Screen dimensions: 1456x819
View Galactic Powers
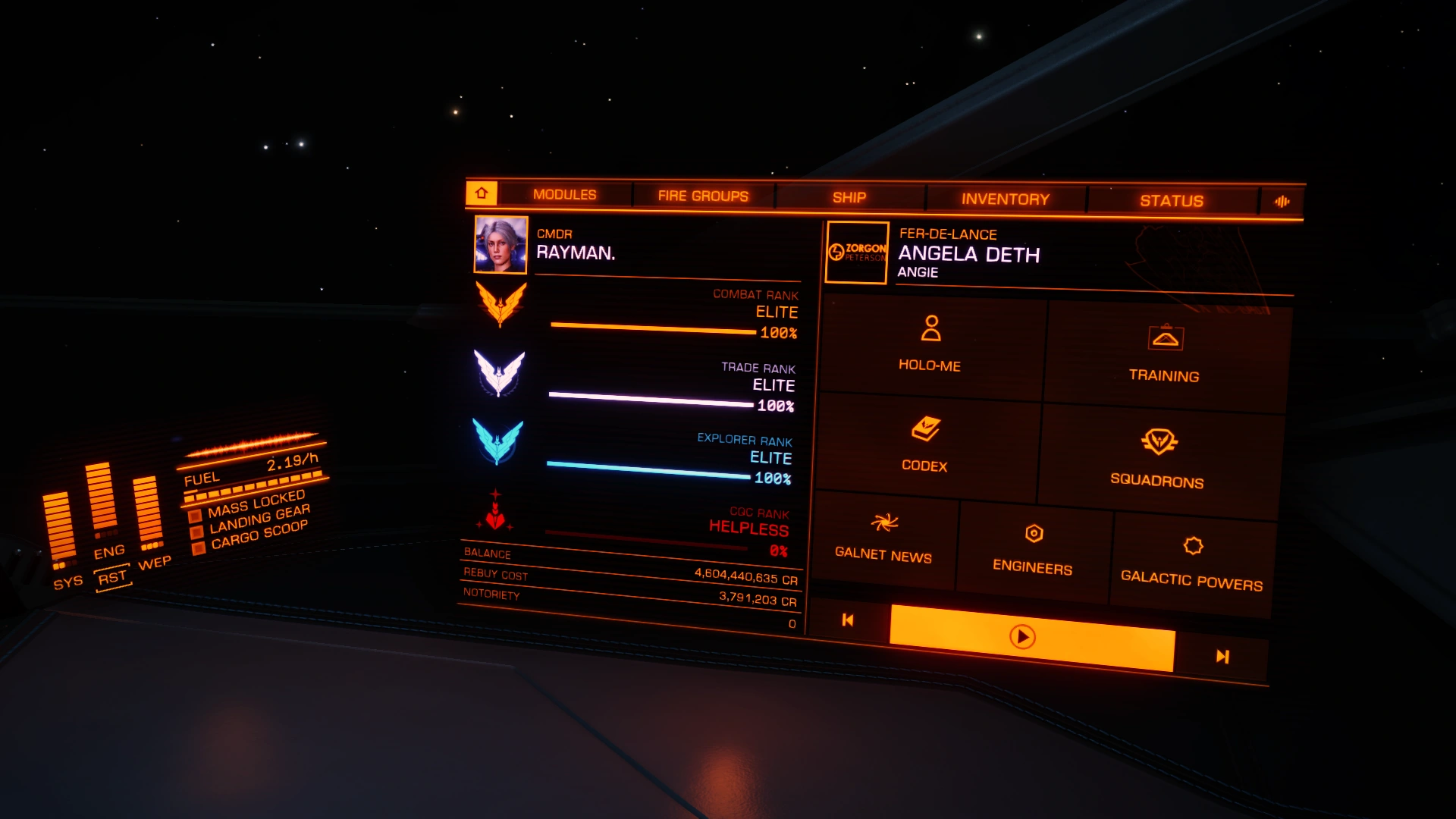tap(1191, 557)
